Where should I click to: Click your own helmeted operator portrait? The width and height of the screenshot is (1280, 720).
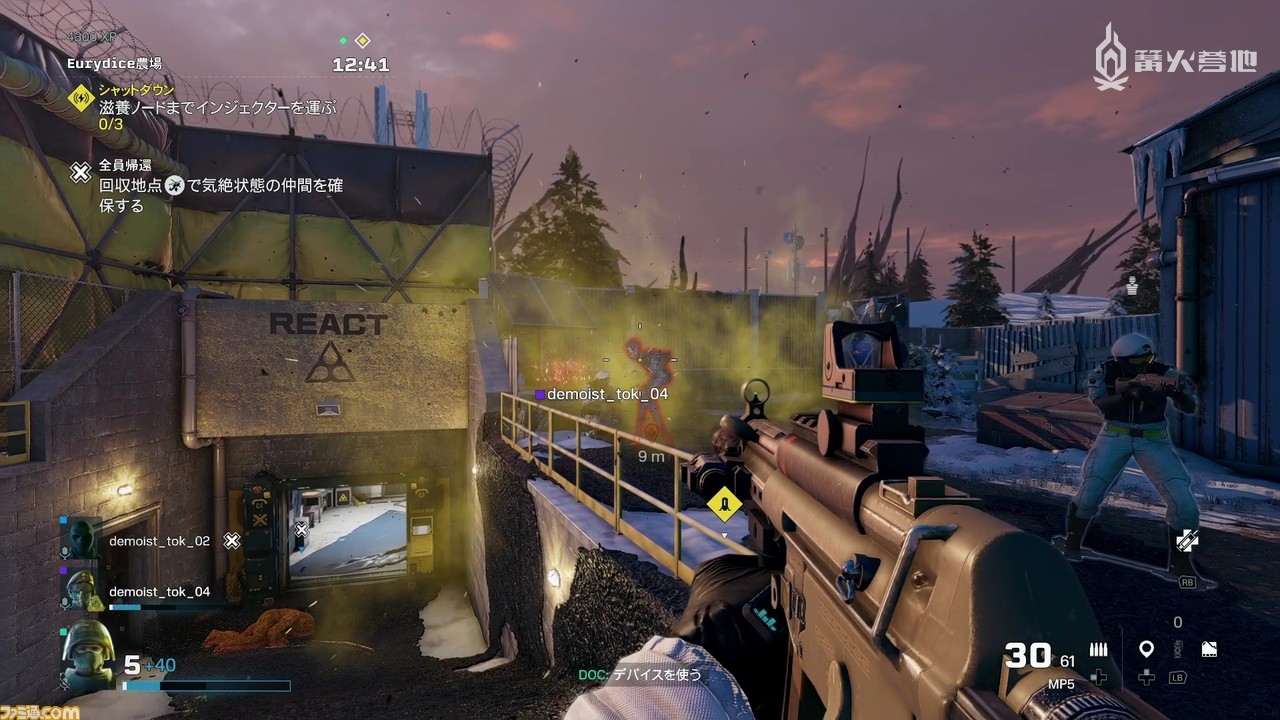point(88,656)
